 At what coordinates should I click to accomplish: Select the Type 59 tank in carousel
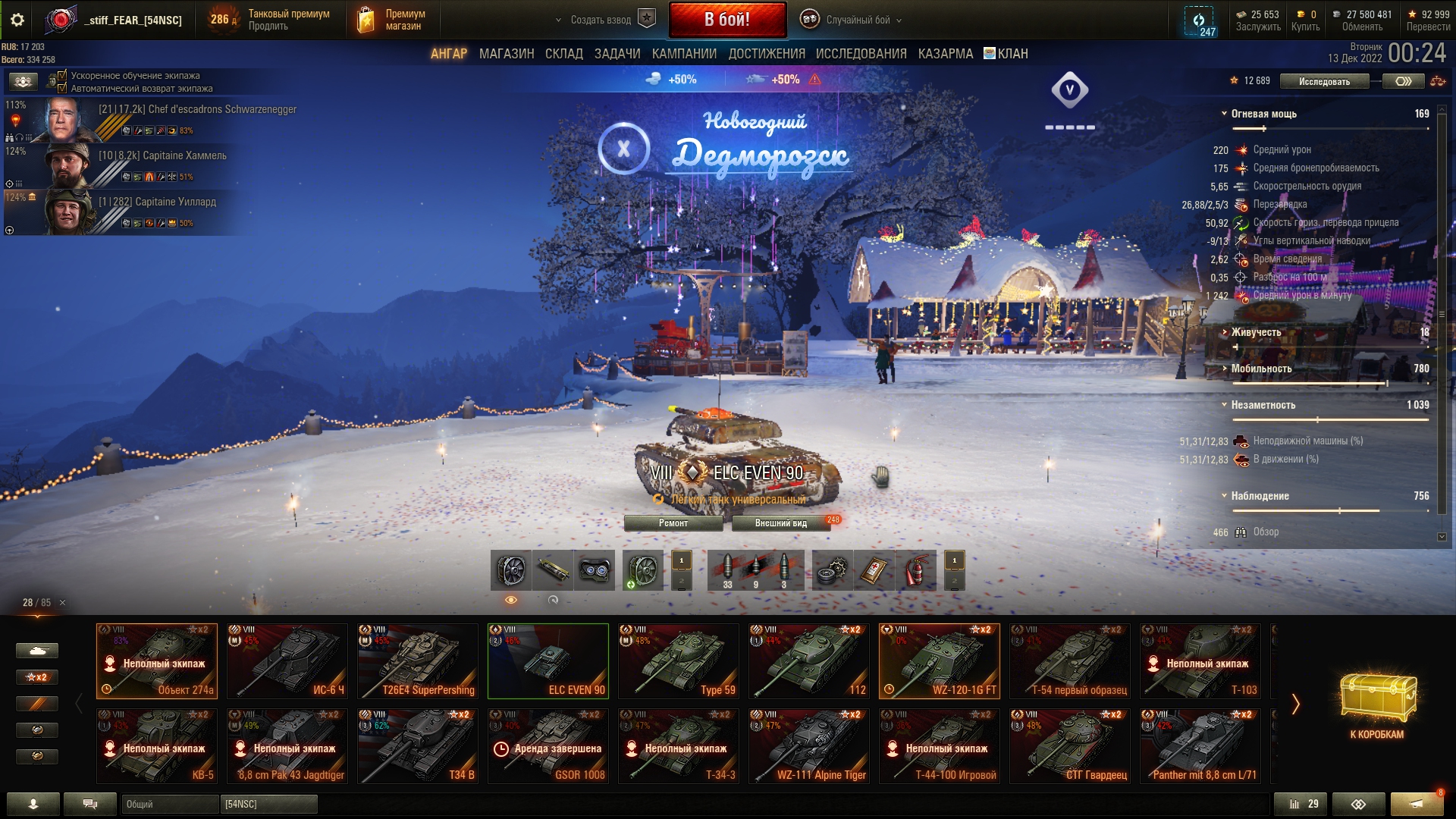[x=678, y=661]
